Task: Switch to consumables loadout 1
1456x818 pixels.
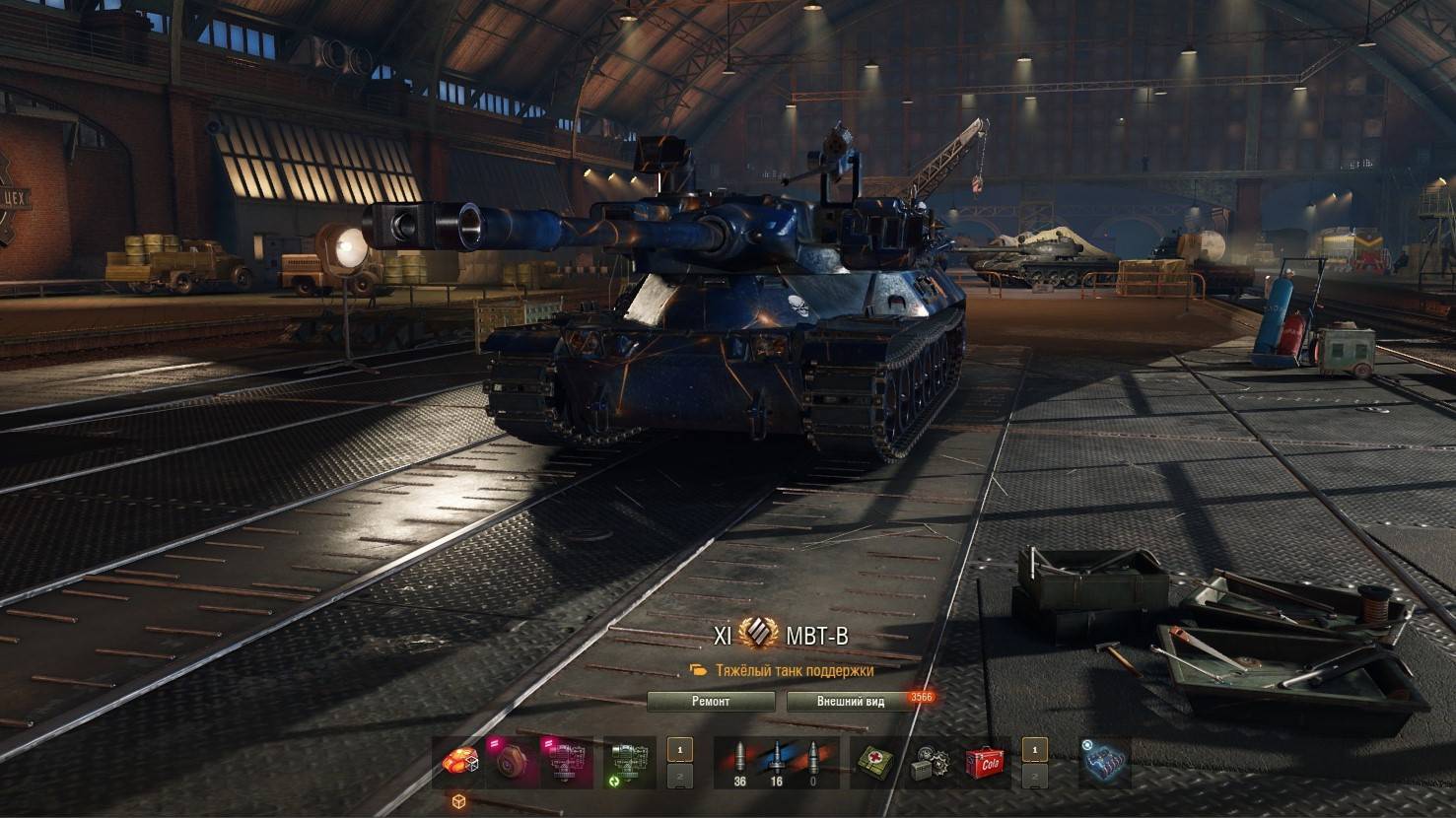Action: click(x=1034, y=750)
